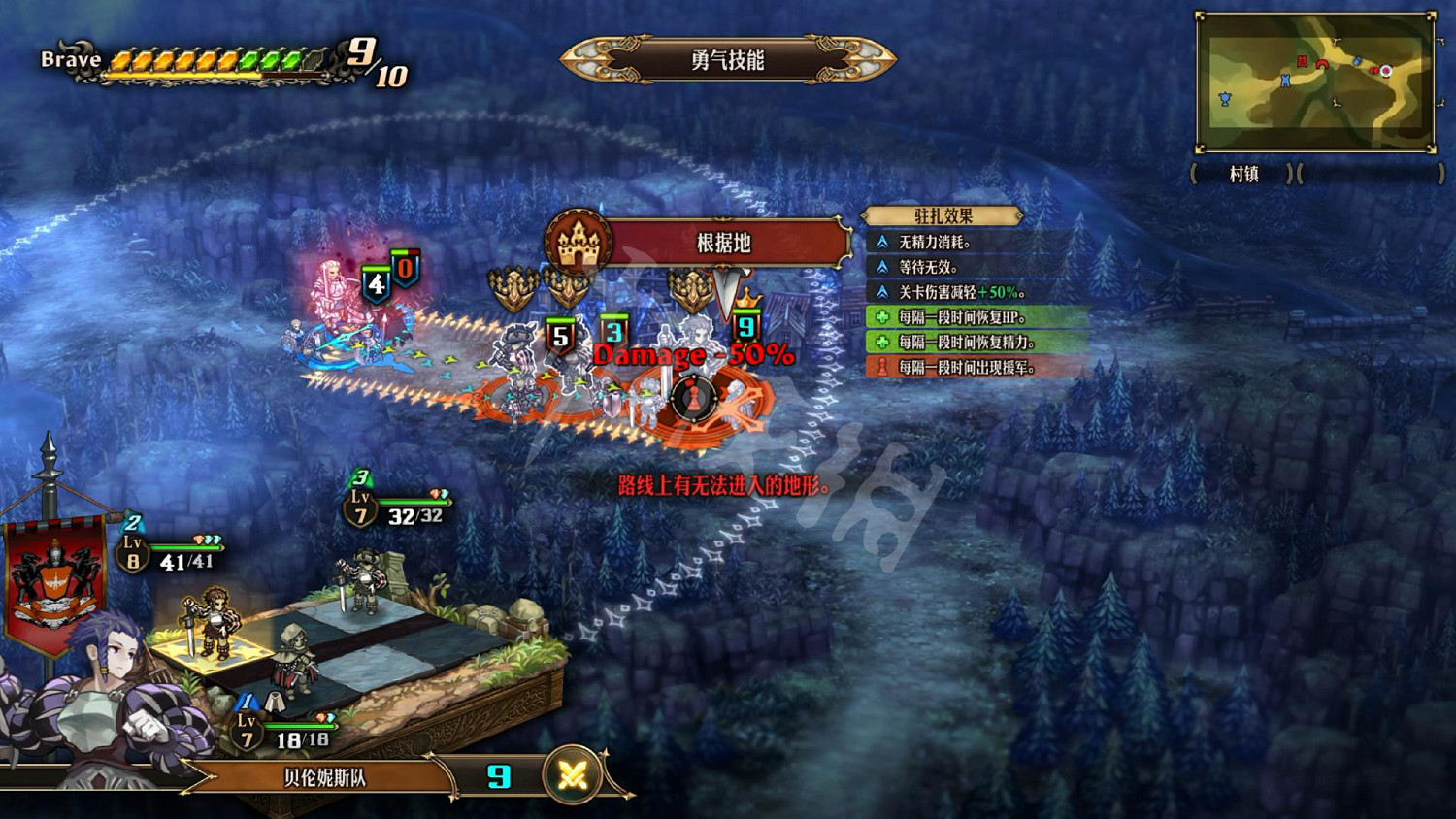Click the minimap of the battlefield
The image size is (1456, 819).
(x=1315, y=82)
